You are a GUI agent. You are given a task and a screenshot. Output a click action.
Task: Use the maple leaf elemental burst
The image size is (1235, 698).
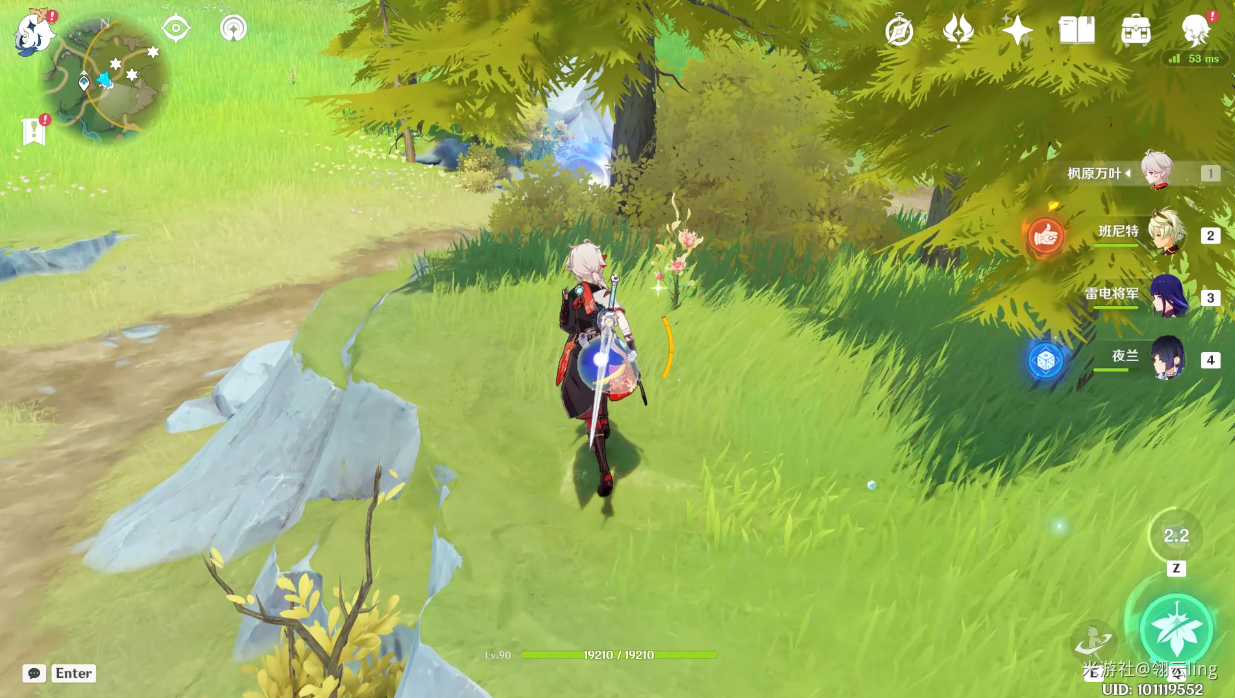point(1176,629)
